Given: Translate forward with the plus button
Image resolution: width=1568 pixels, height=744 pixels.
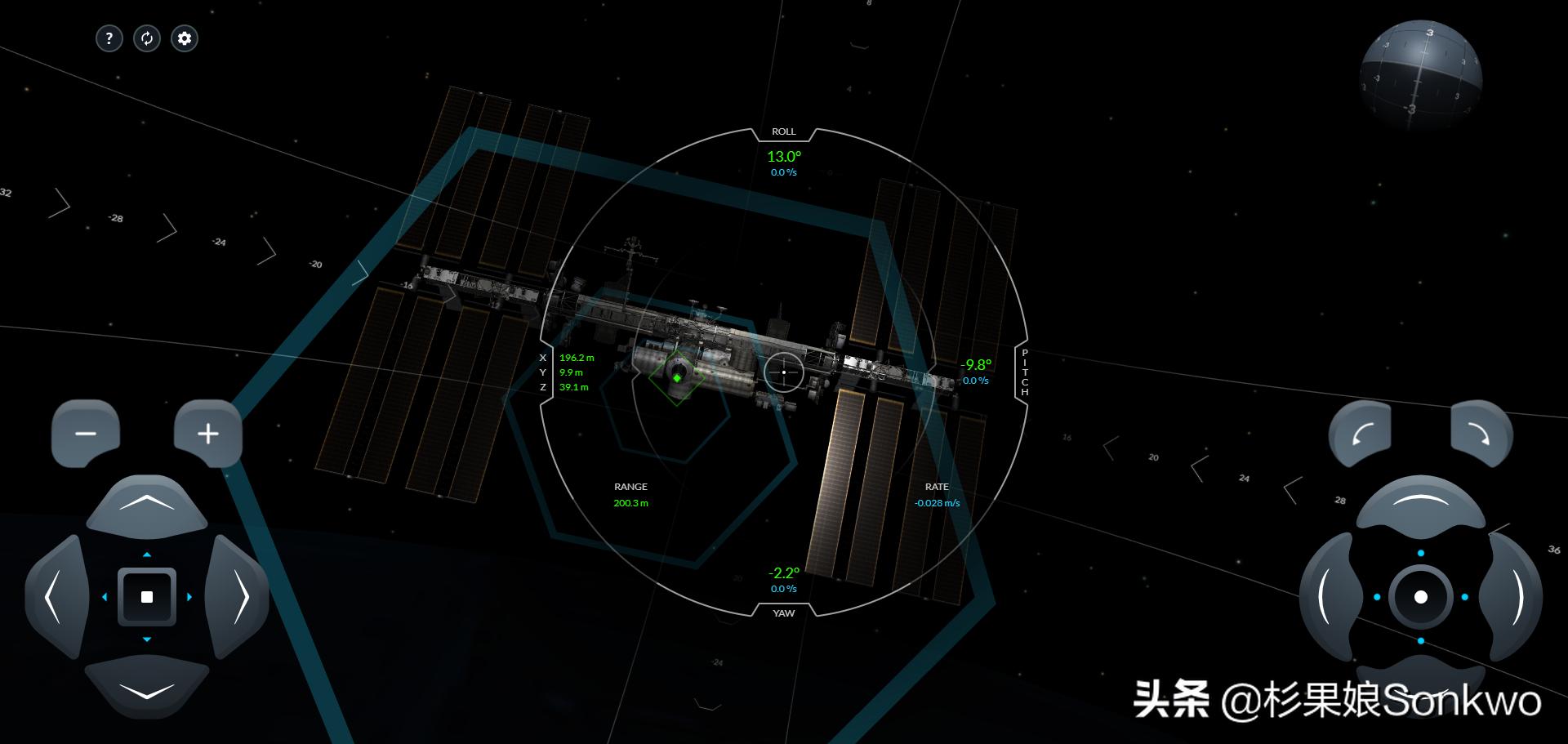Looking at the screenshot, I should coord(208,434).
